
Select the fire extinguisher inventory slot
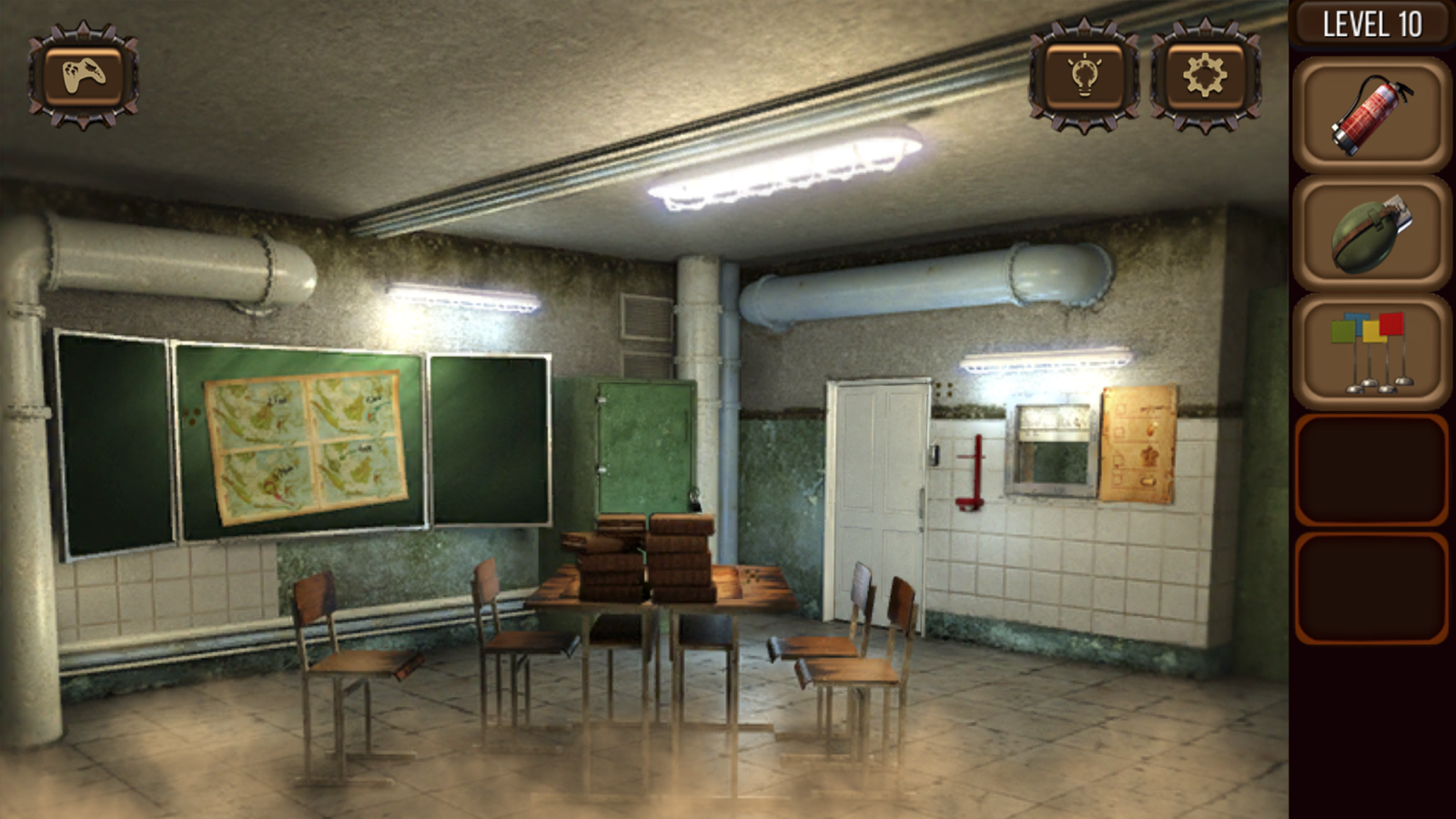[1371, 115]
